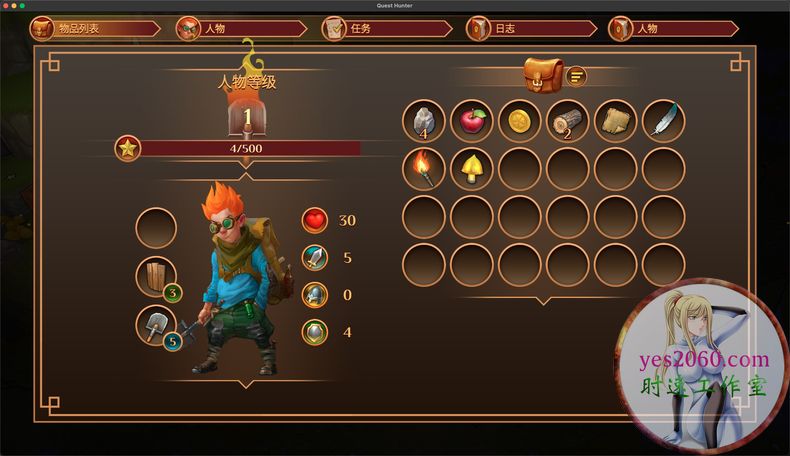Pick the wooden log slot

(x=567, y=121)
